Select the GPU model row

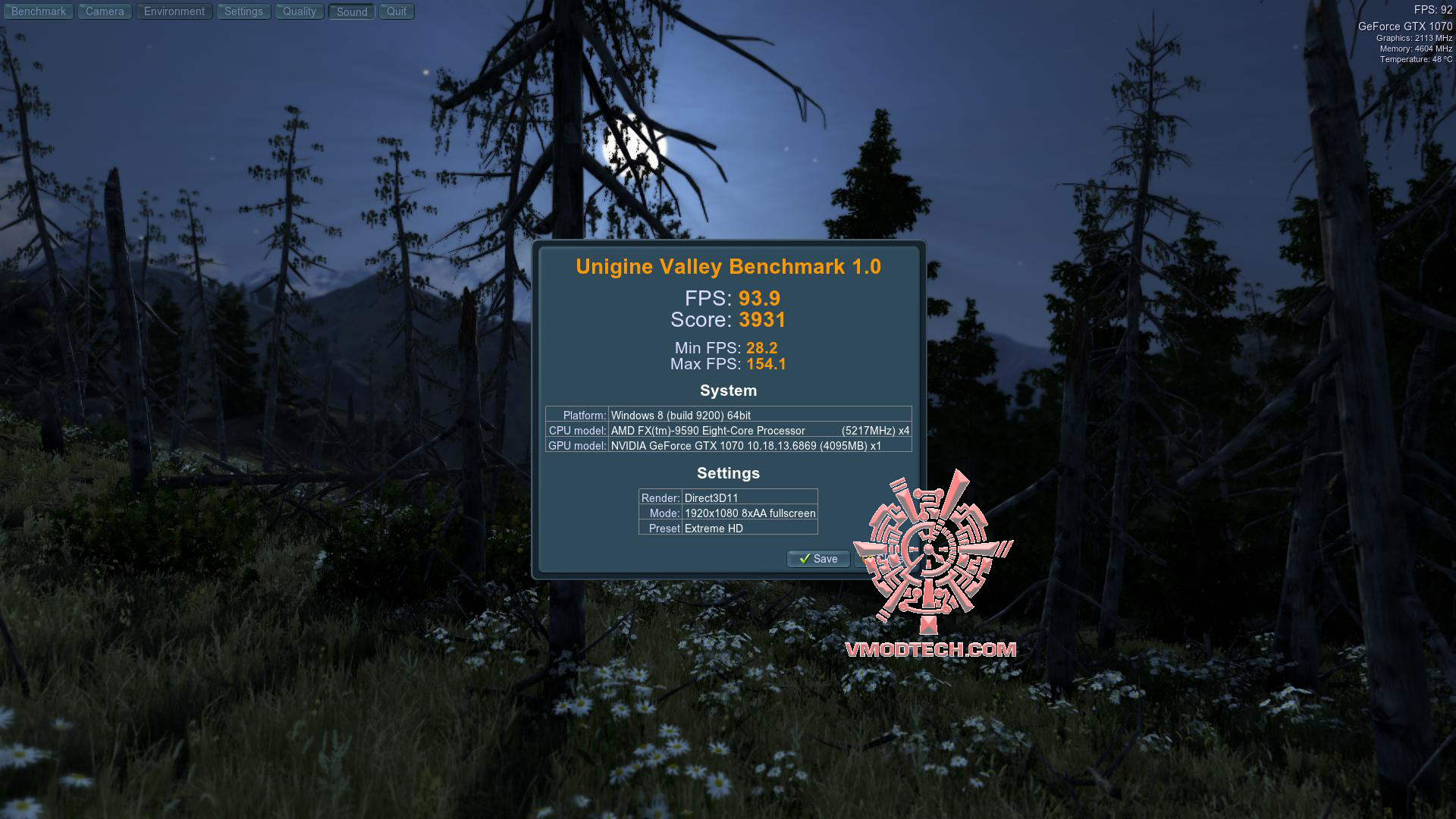[x=728, y=446]
